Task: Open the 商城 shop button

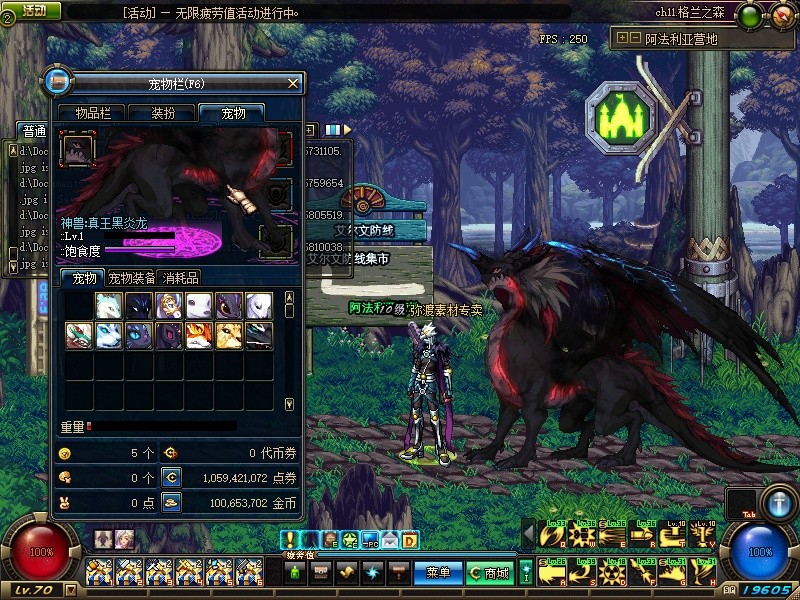Action: click(x=489, y=573)
